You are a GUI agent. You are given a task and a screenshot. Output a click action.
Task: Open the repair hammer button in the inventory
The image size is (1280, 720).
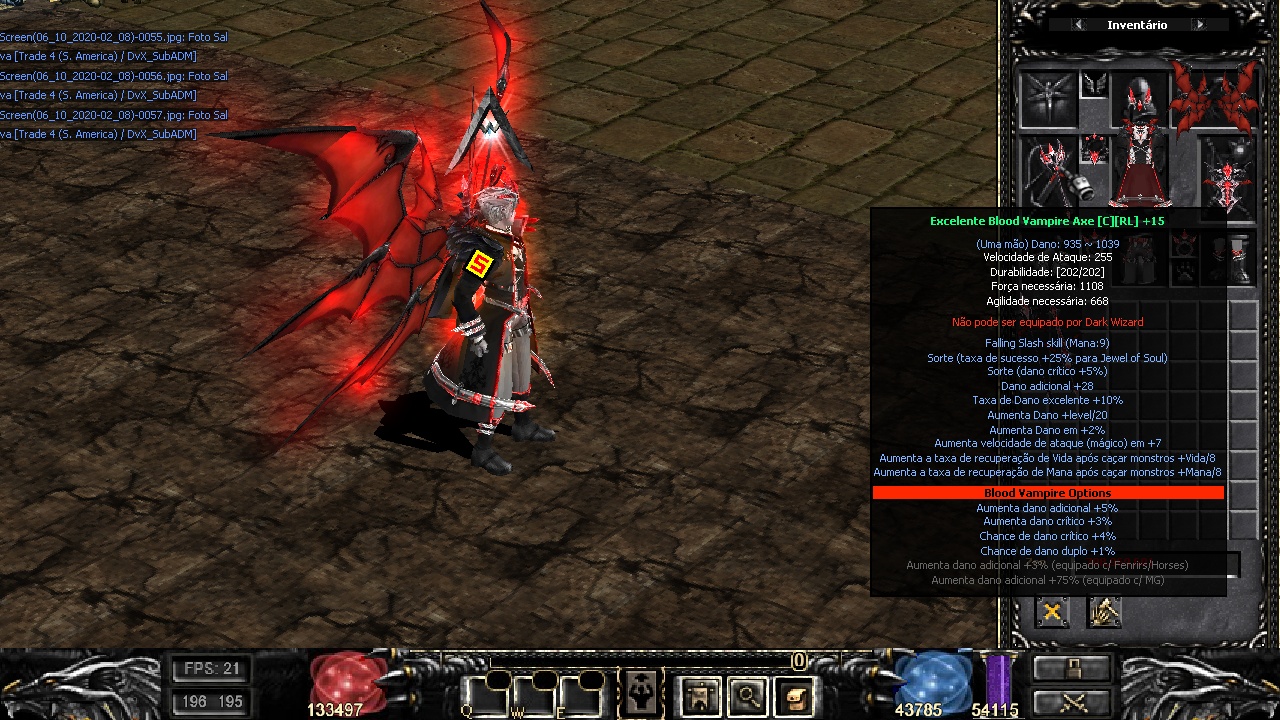pos(1104,612)
